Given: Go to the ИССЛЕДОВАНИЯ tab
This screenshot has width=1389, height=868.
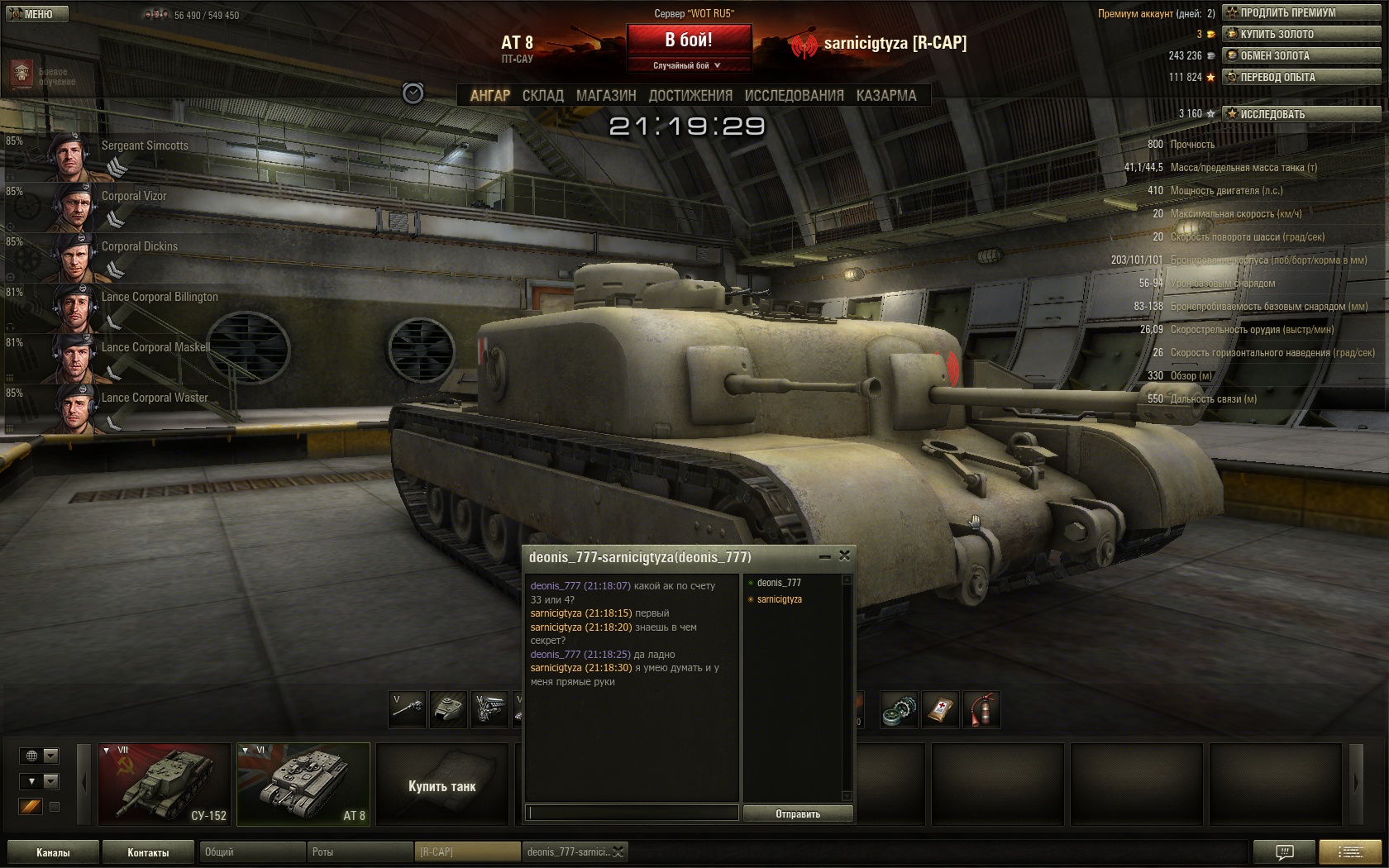Looking at the screenshot, I should [x=794, y=96].
